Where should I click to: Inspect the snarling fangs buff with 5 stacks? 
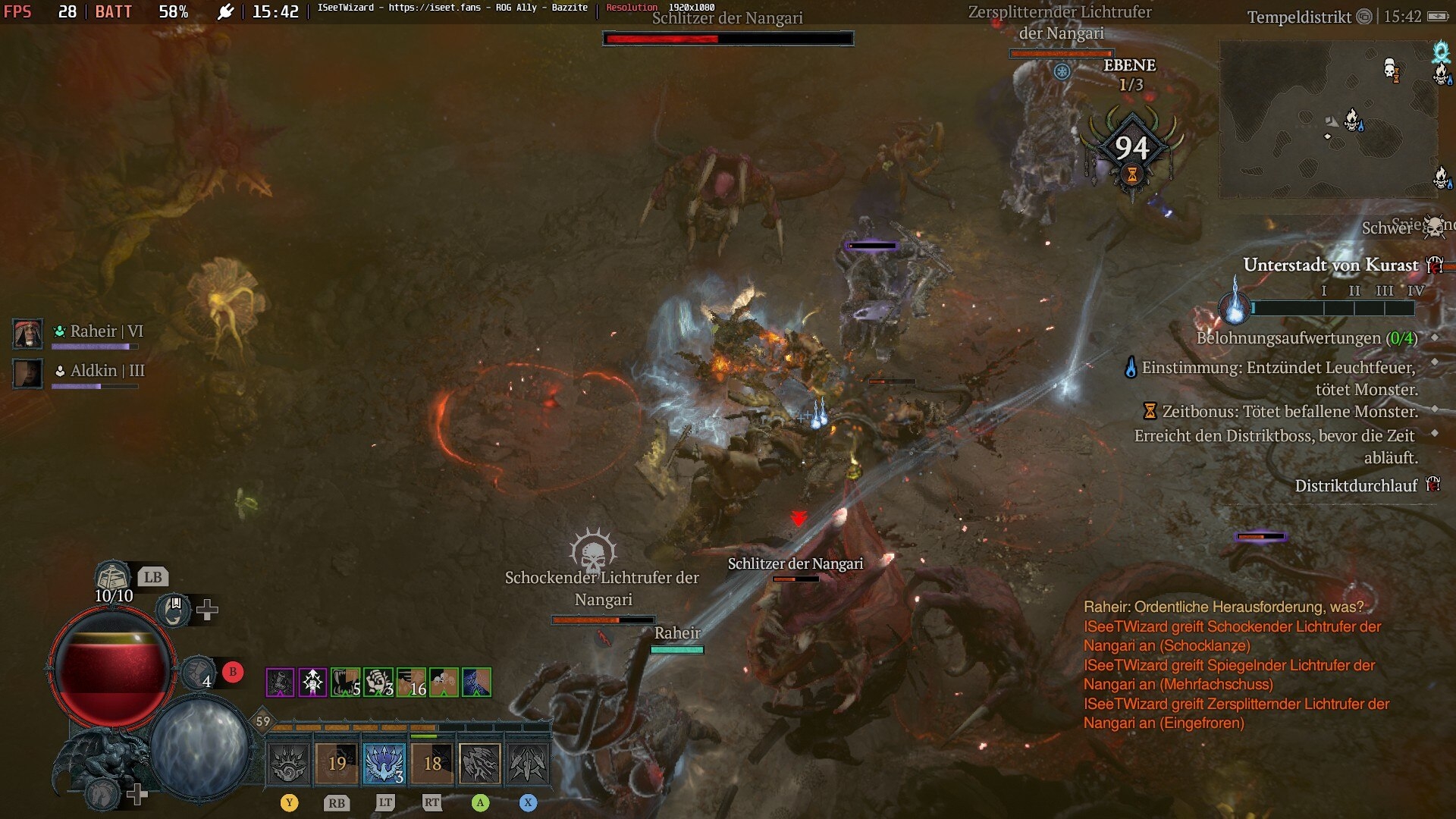tap(345, 682)
